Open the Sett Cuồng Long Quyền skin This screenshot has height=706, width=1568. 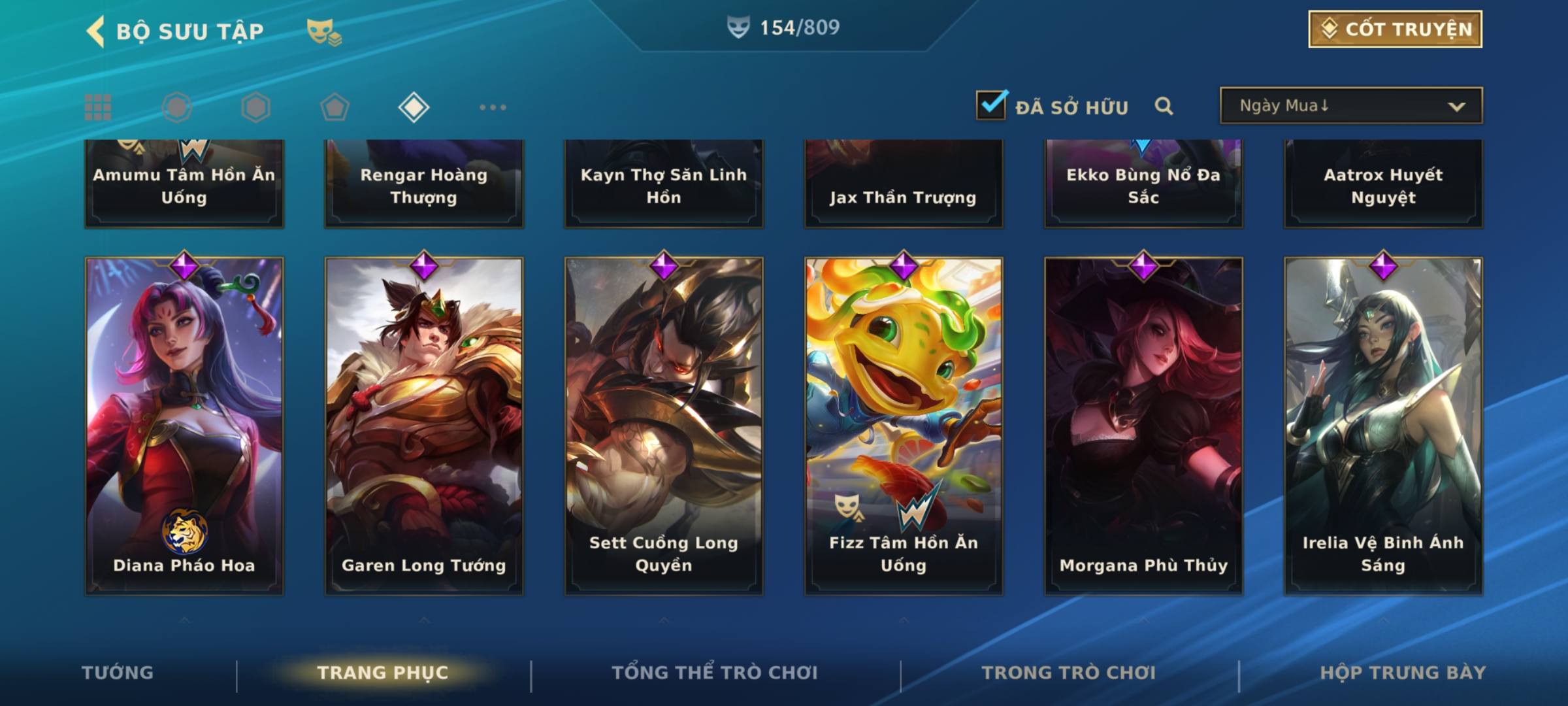pos(664,425)
